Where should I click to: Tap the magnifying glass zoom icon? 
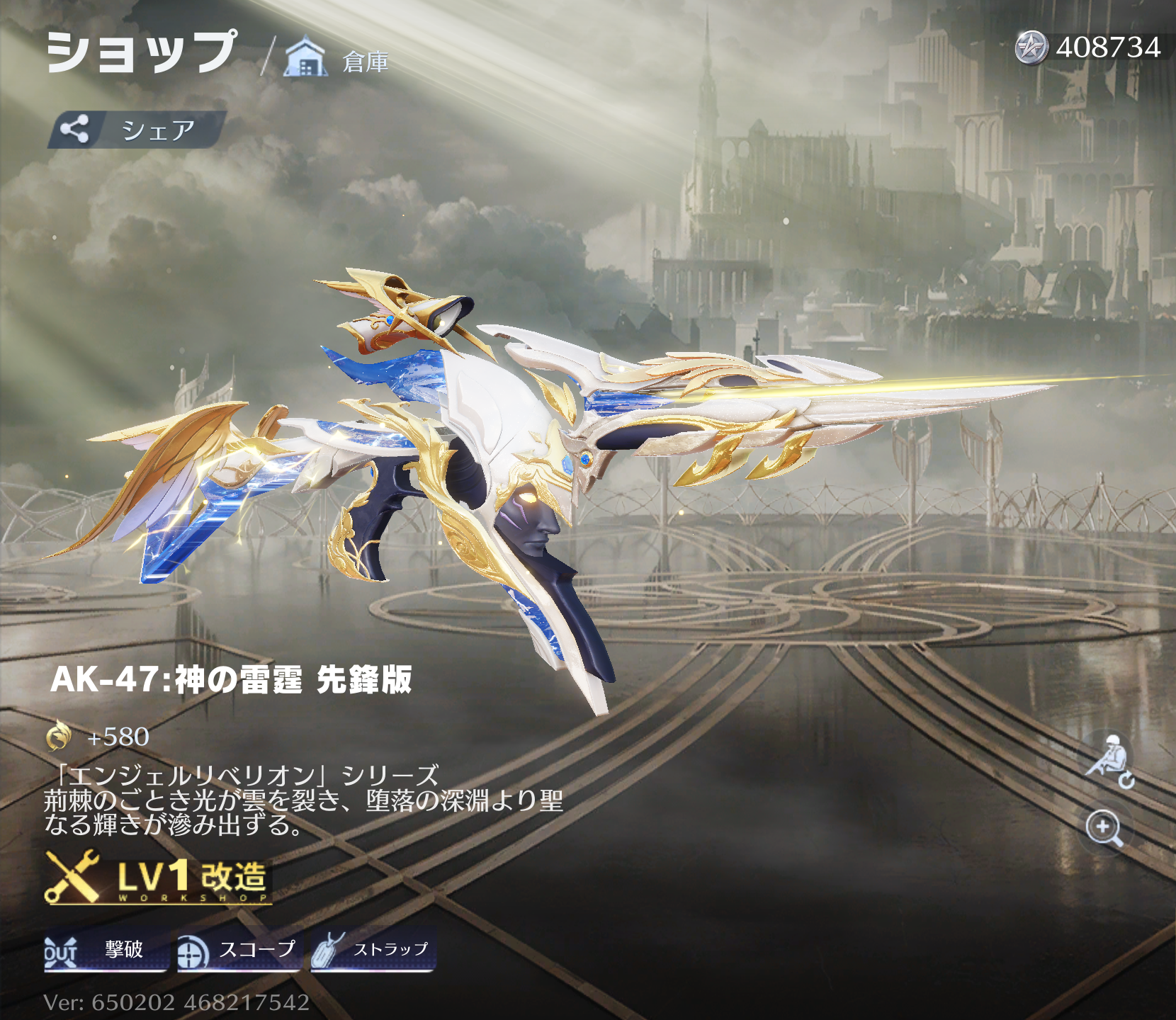click(1104, 827)
